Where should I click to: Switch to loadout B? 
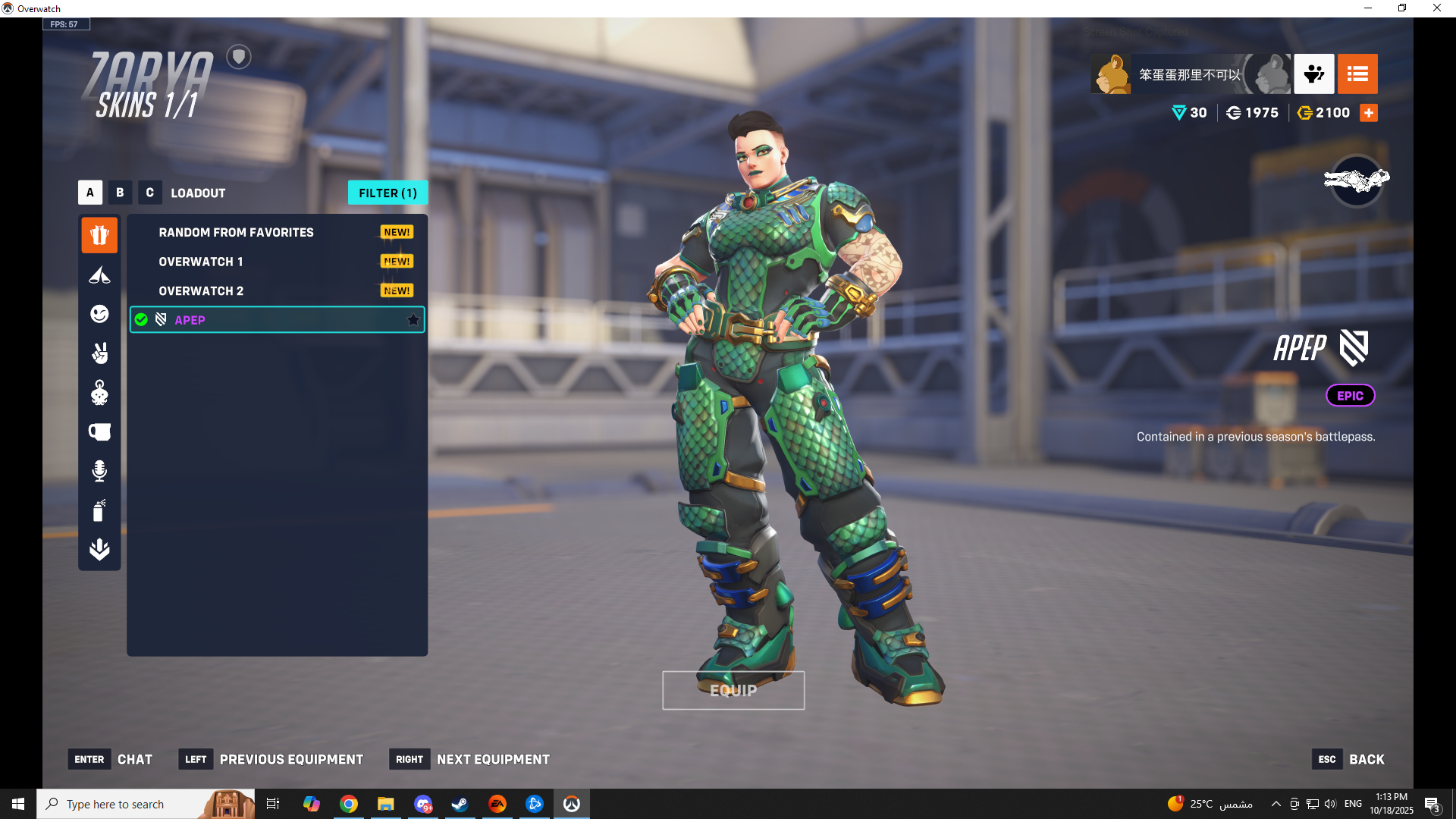point(120,193)
